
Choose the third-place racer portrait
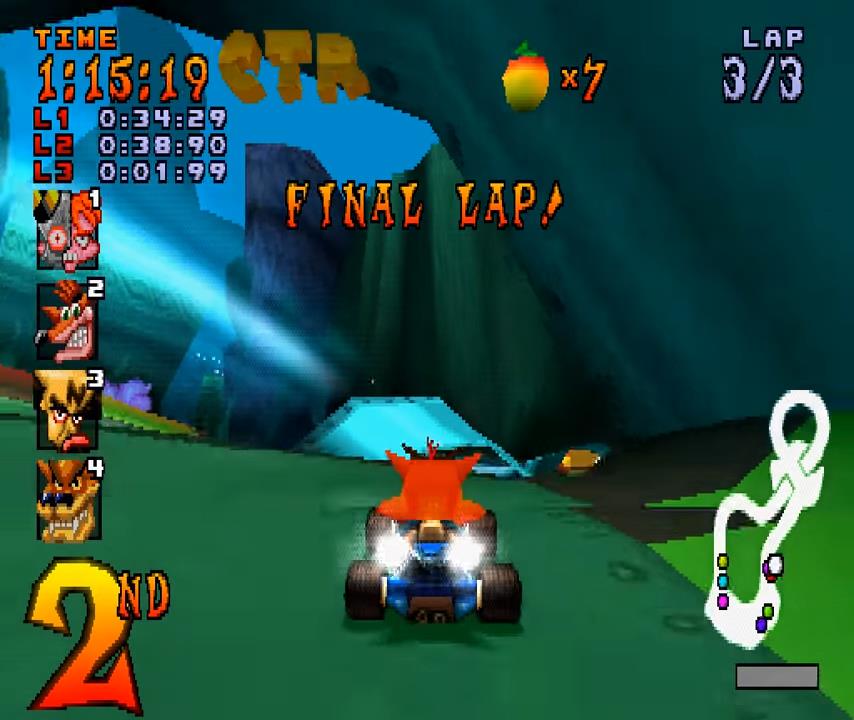click(67, 409)
